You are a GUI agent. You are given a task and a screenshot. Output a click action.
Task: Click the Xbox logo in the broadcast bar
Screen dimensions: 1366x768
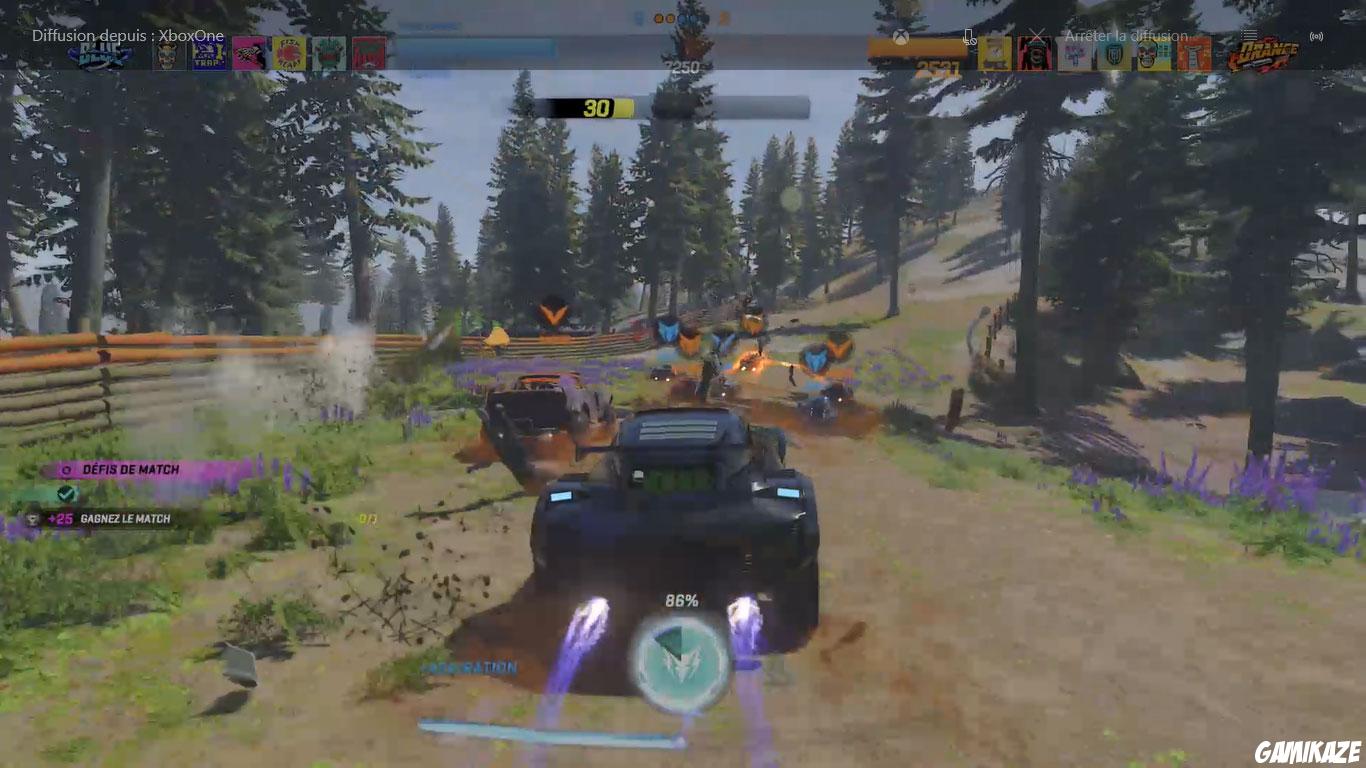pyautogui.click(x=901, y=36)
